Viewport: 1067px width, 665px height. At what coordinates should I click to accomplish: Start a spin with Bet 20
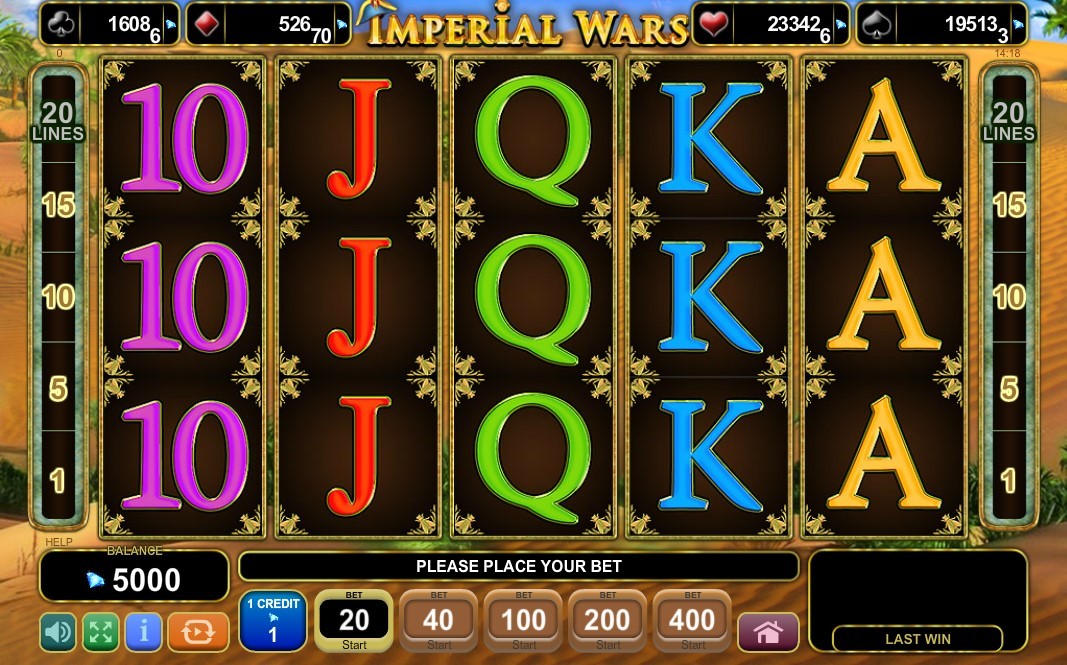coord(354,621)
